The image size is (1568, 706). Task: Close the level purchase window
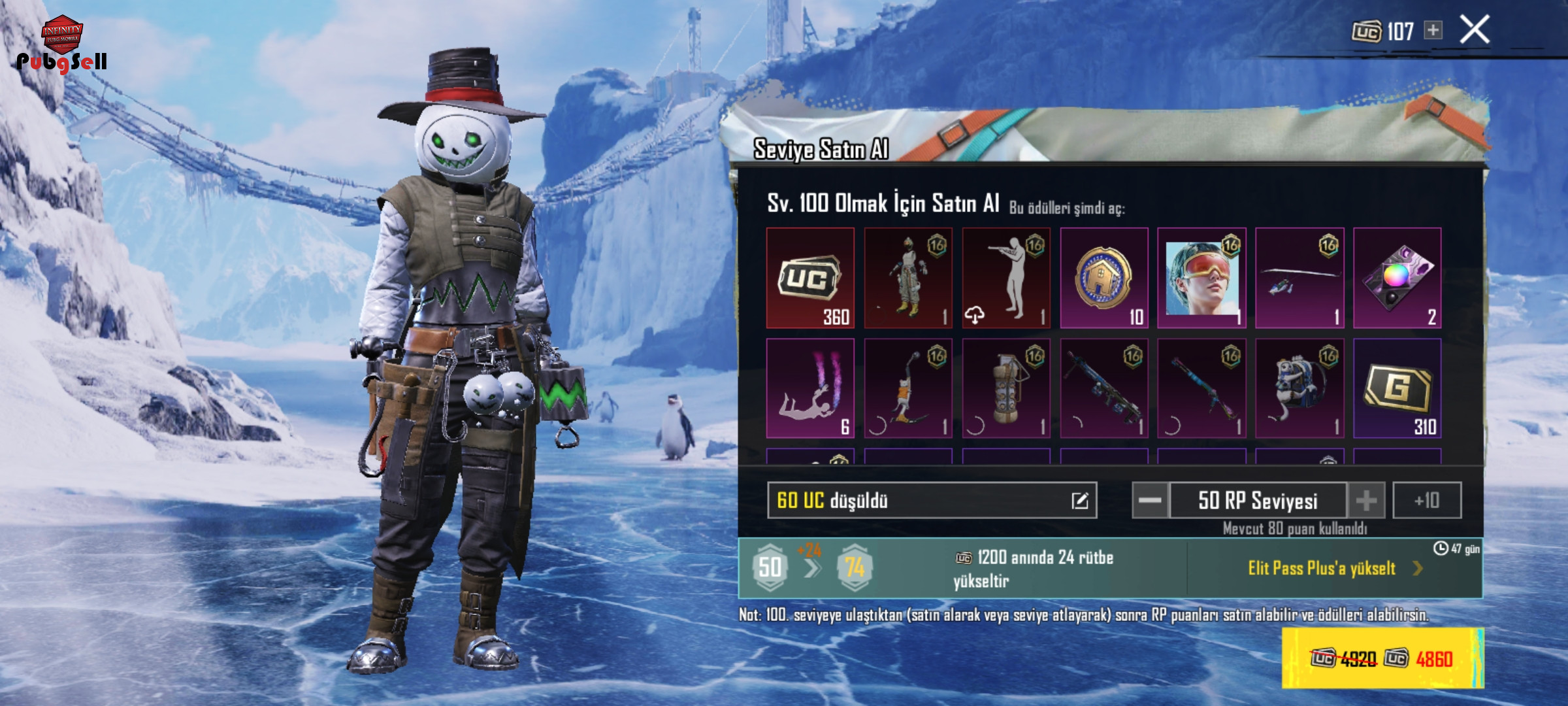pos(1475,30)
